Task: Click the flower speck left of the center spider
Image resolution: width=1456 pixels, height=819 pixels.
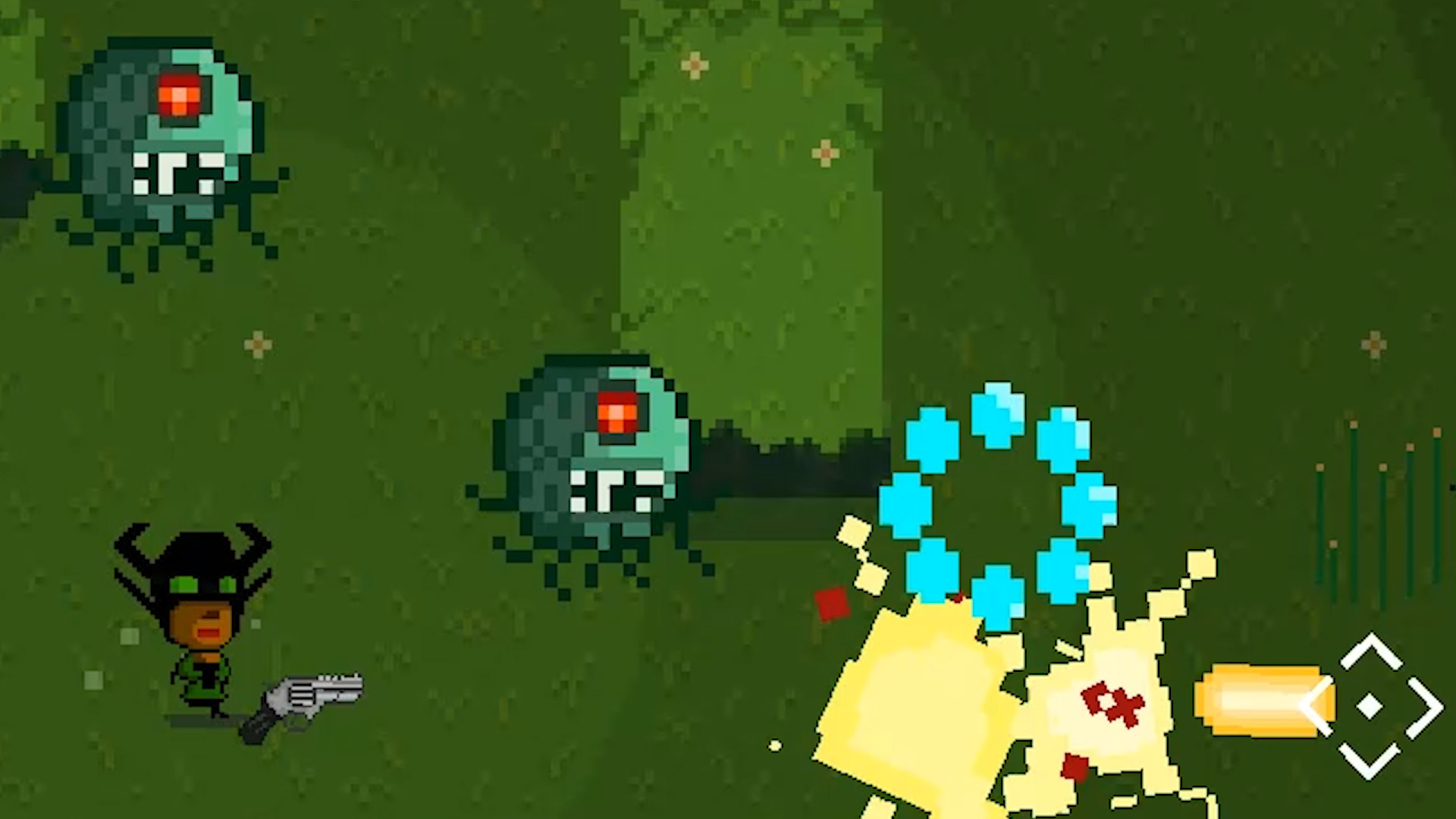Action: coord(256,343)
